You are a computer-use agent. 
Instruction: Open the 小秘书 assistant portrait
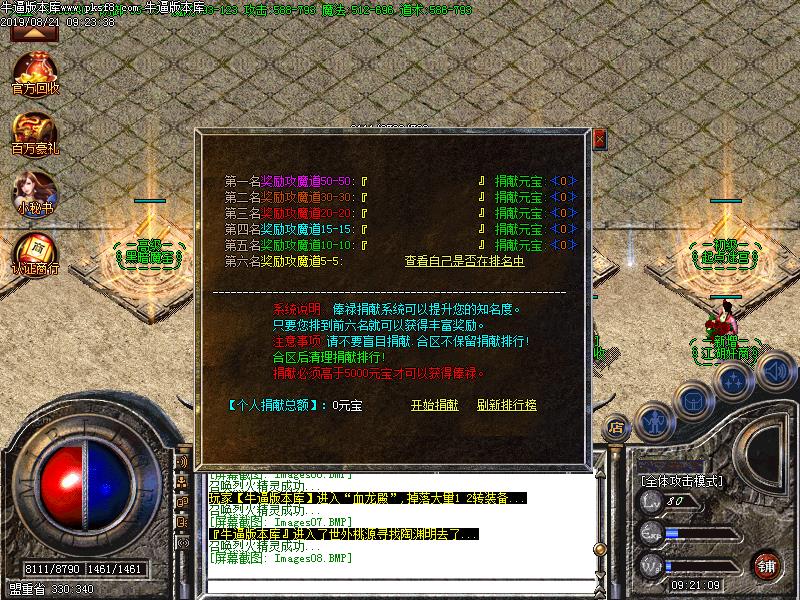pyautogui.click(x=36, y=190)
